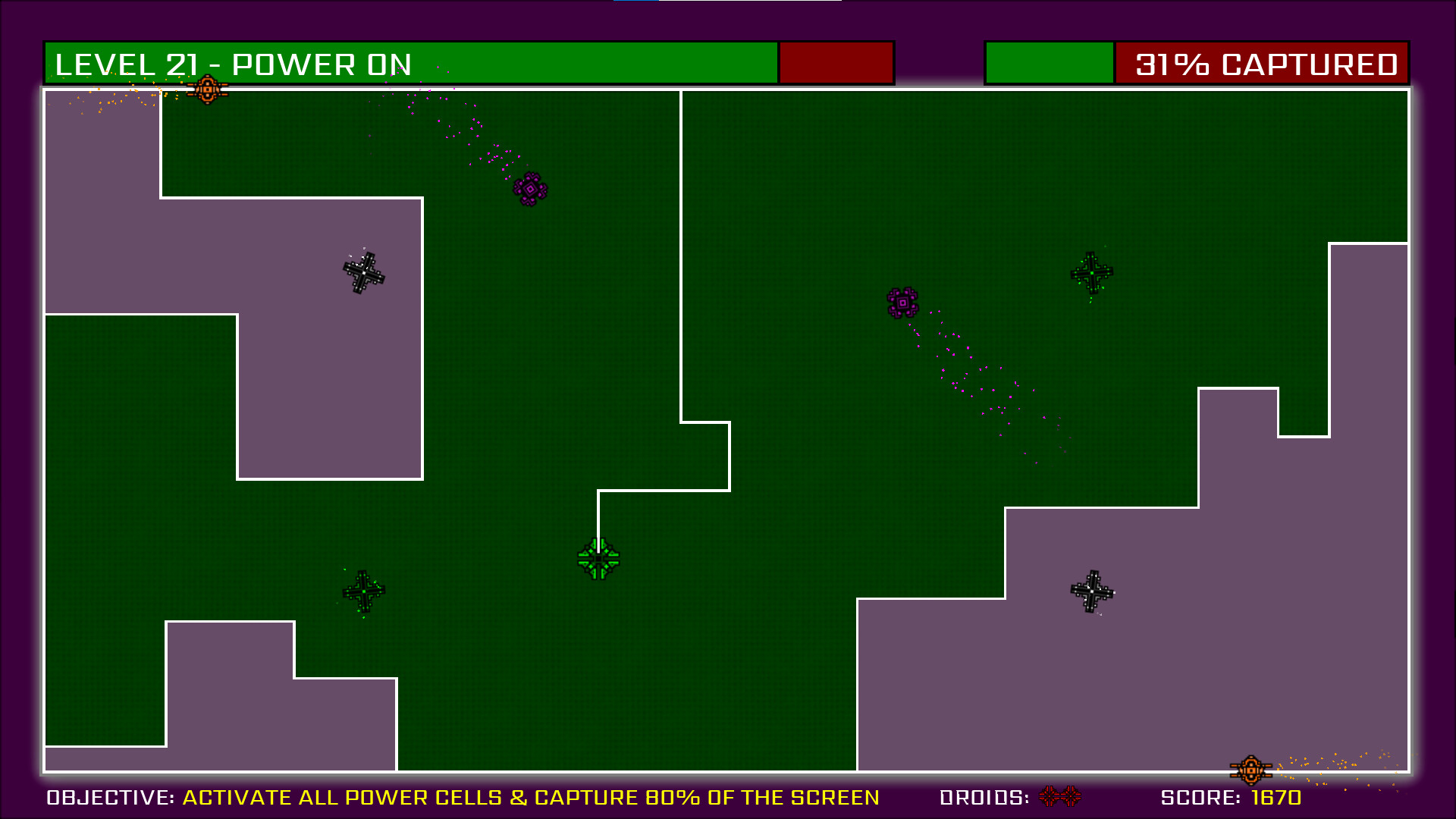
Task: Target the cross droid in the lower-right purple area
Action: [x=1090, y=590]
